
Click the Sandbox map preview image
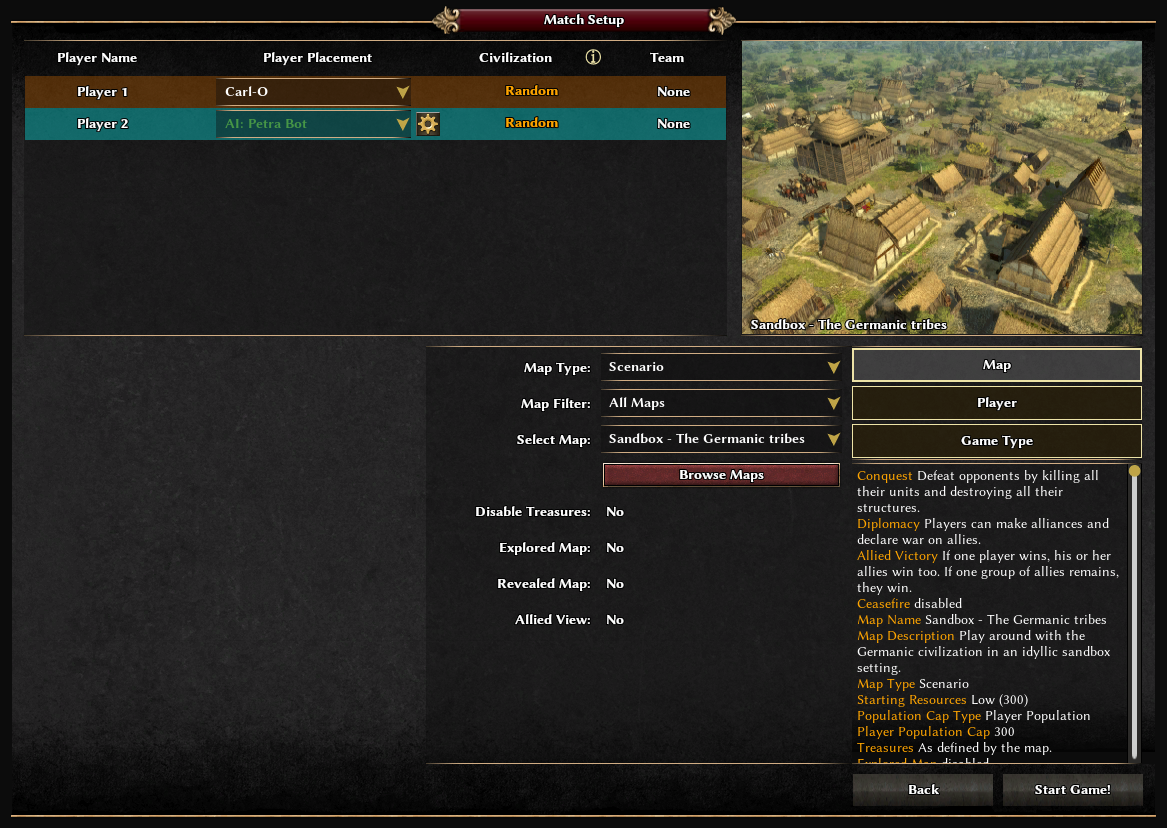[941, 187]
